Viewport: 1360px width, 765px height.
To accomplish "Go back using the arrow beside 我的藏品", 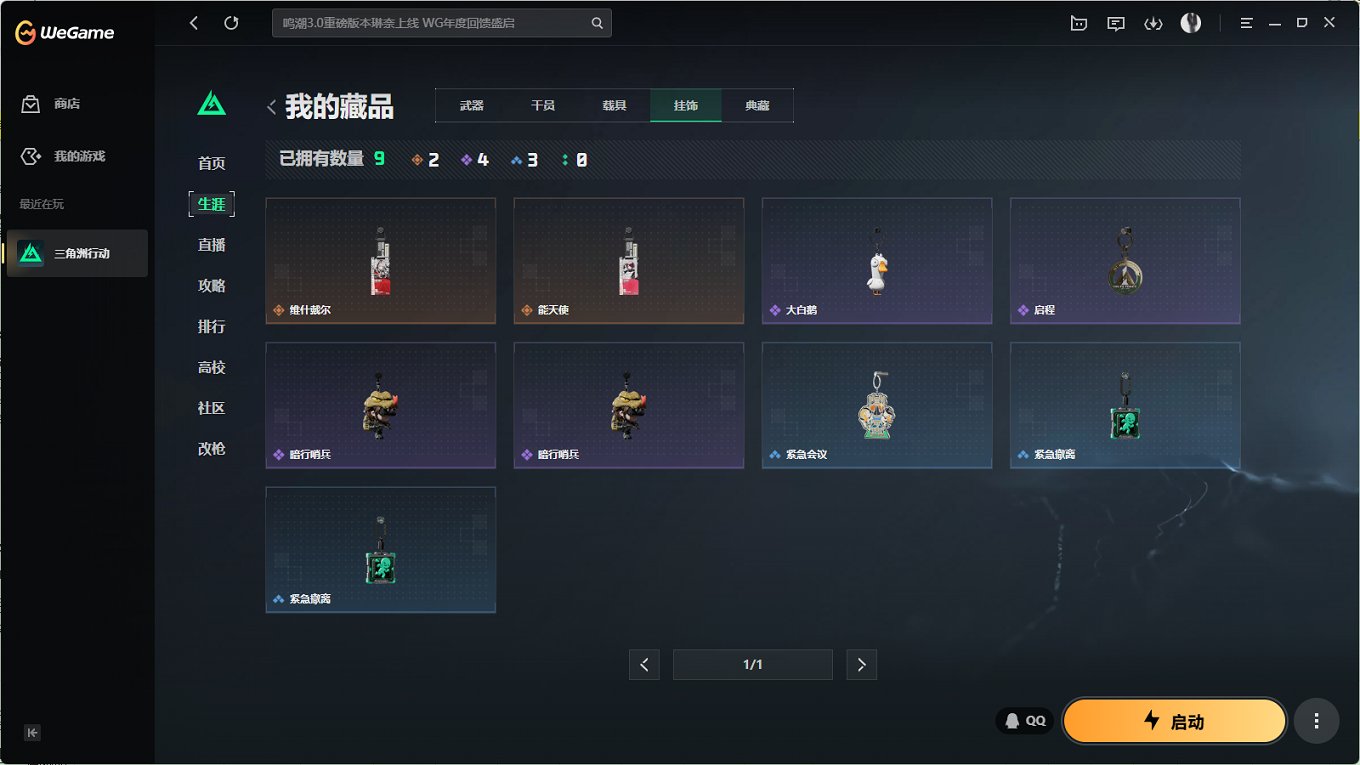I will point(271,106).
